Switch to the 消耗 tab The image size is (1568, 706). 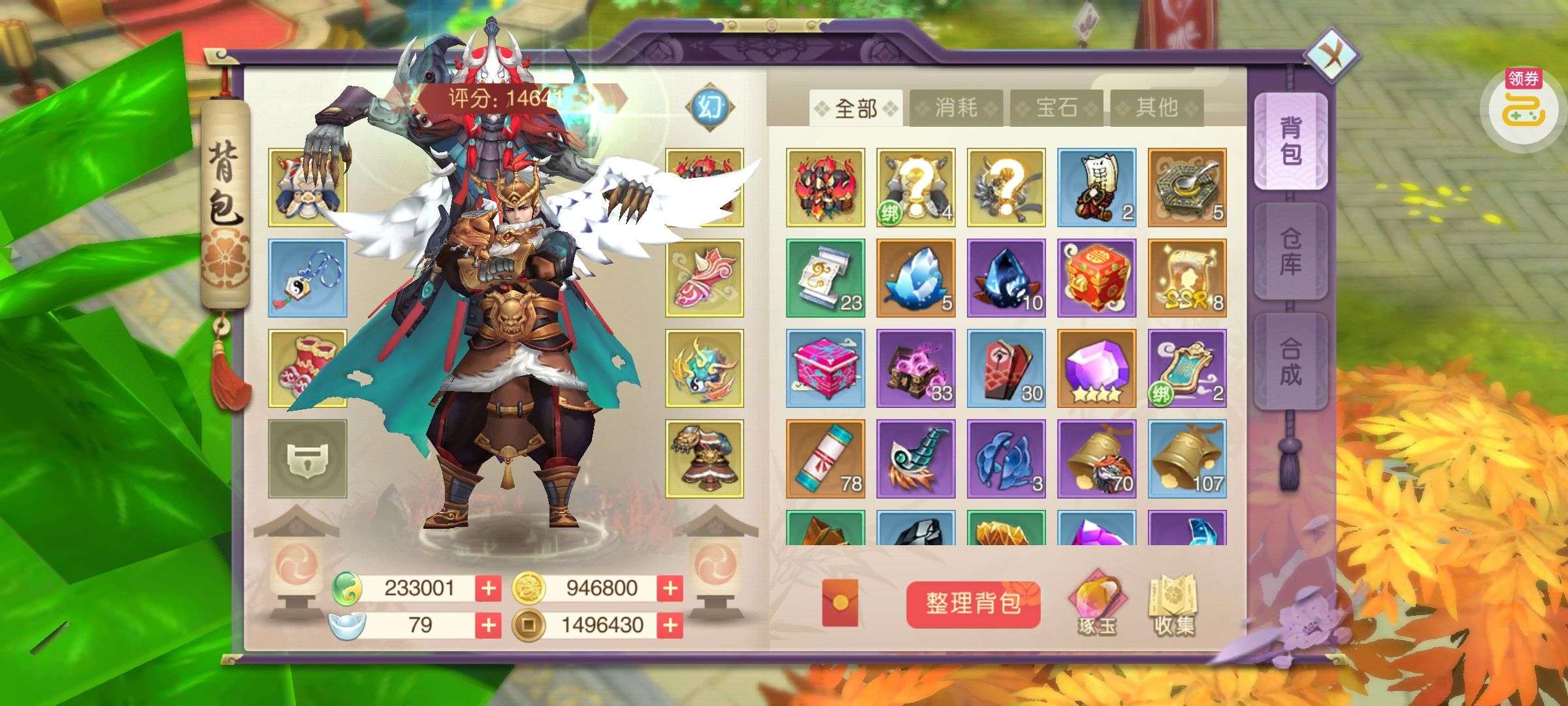click(956, 108)
